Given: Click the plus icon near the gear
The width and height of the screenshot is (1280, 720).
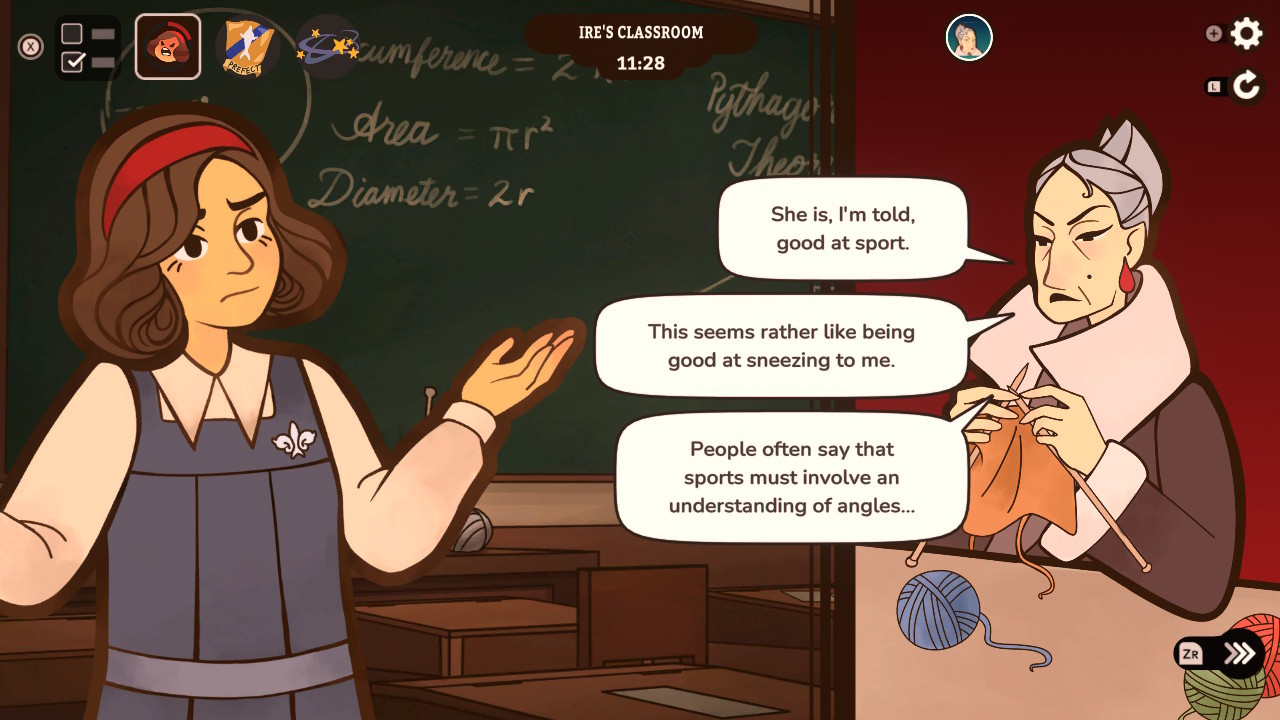Looking at the screenshot, I should [x=1213, y=33].
